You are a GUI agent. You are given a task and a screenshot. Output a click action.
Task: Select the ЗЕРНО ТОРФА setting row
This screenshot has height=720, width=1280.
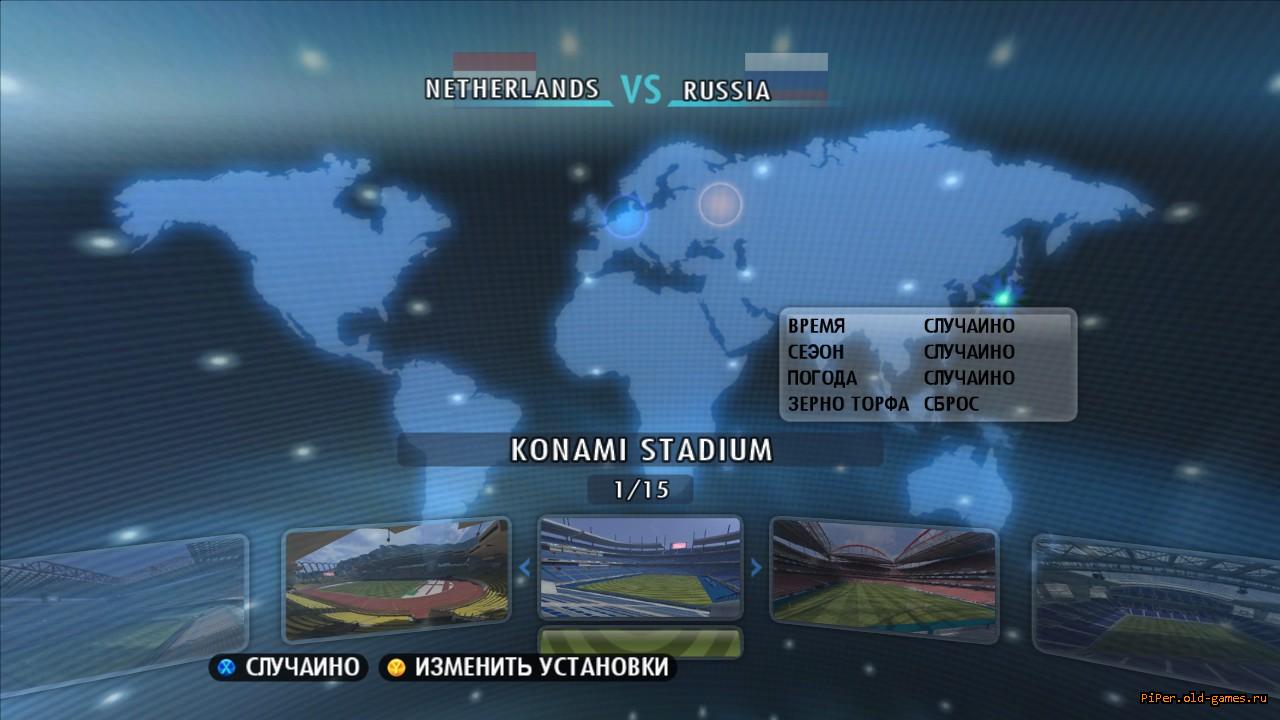927,404
